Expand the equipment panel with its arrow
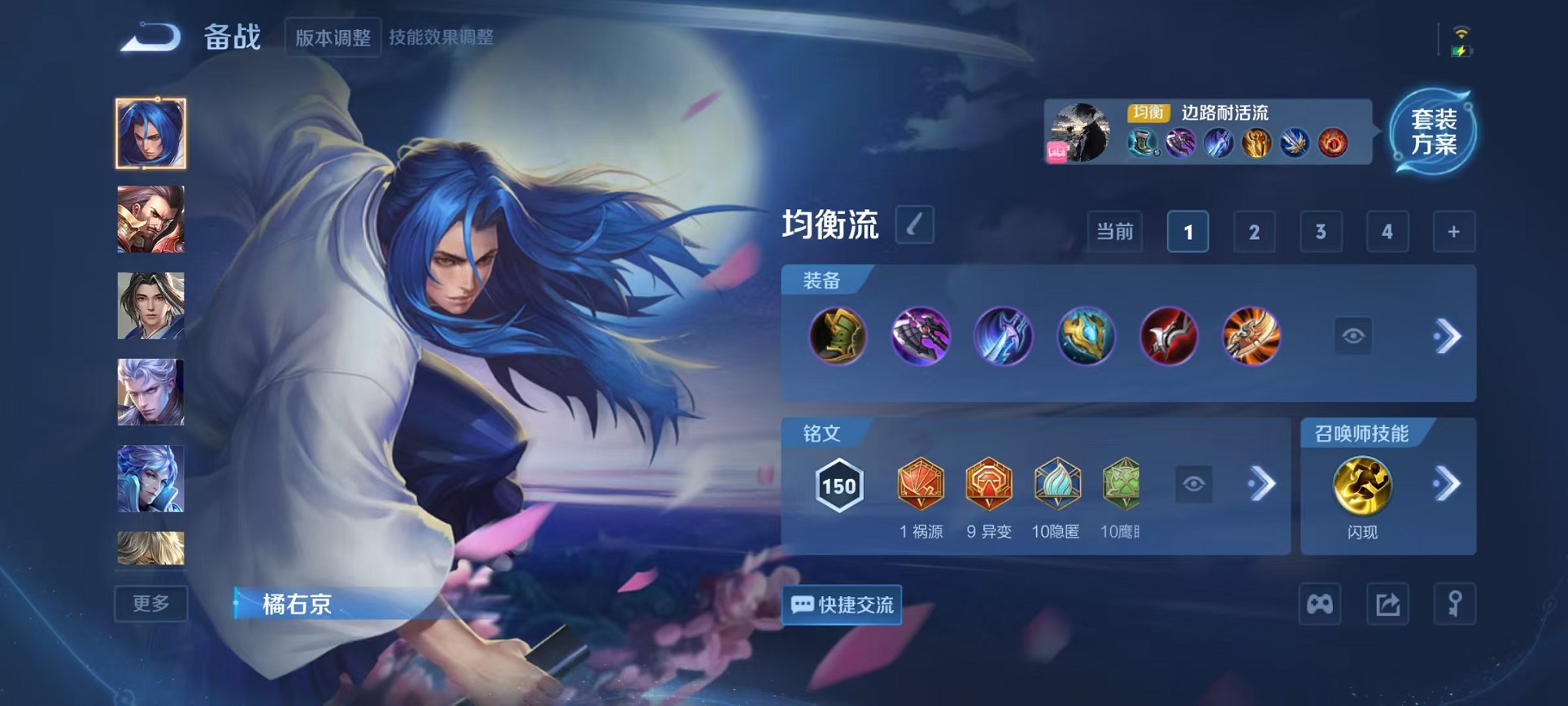 (1448, 336)
